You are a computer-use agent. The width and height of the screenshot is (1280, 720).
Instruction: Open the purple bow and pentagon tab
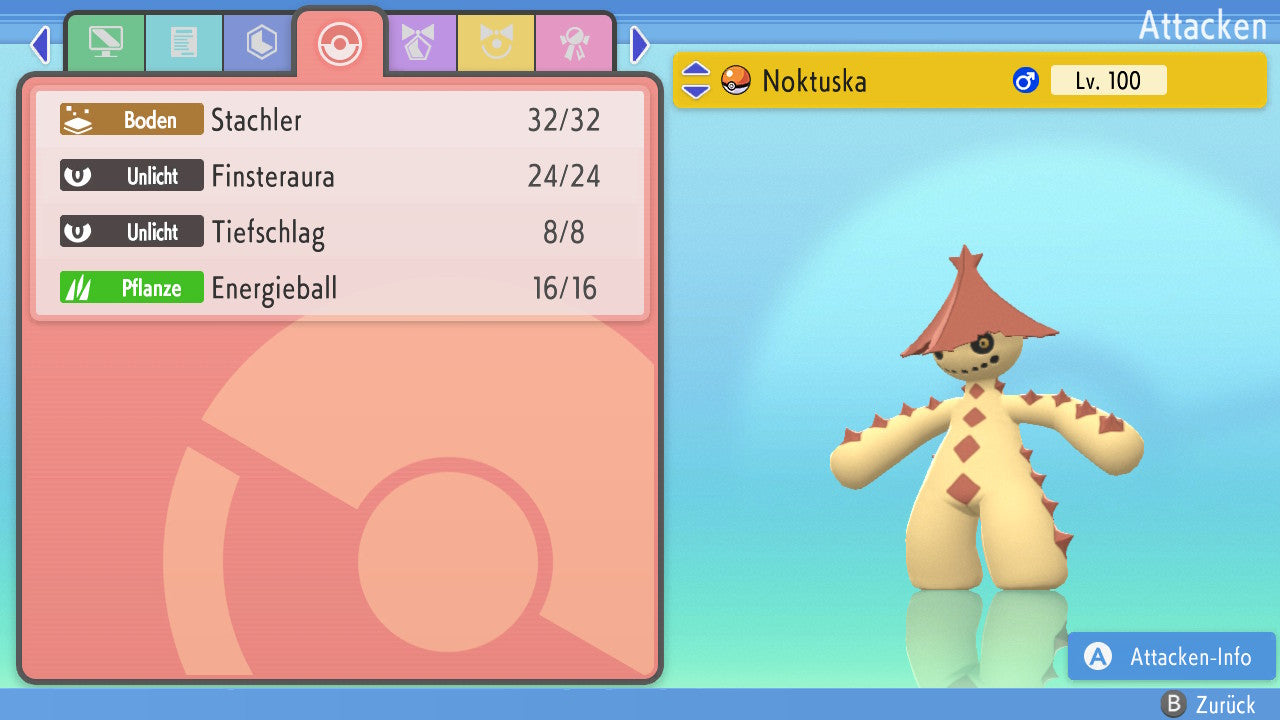coord(419,43)
